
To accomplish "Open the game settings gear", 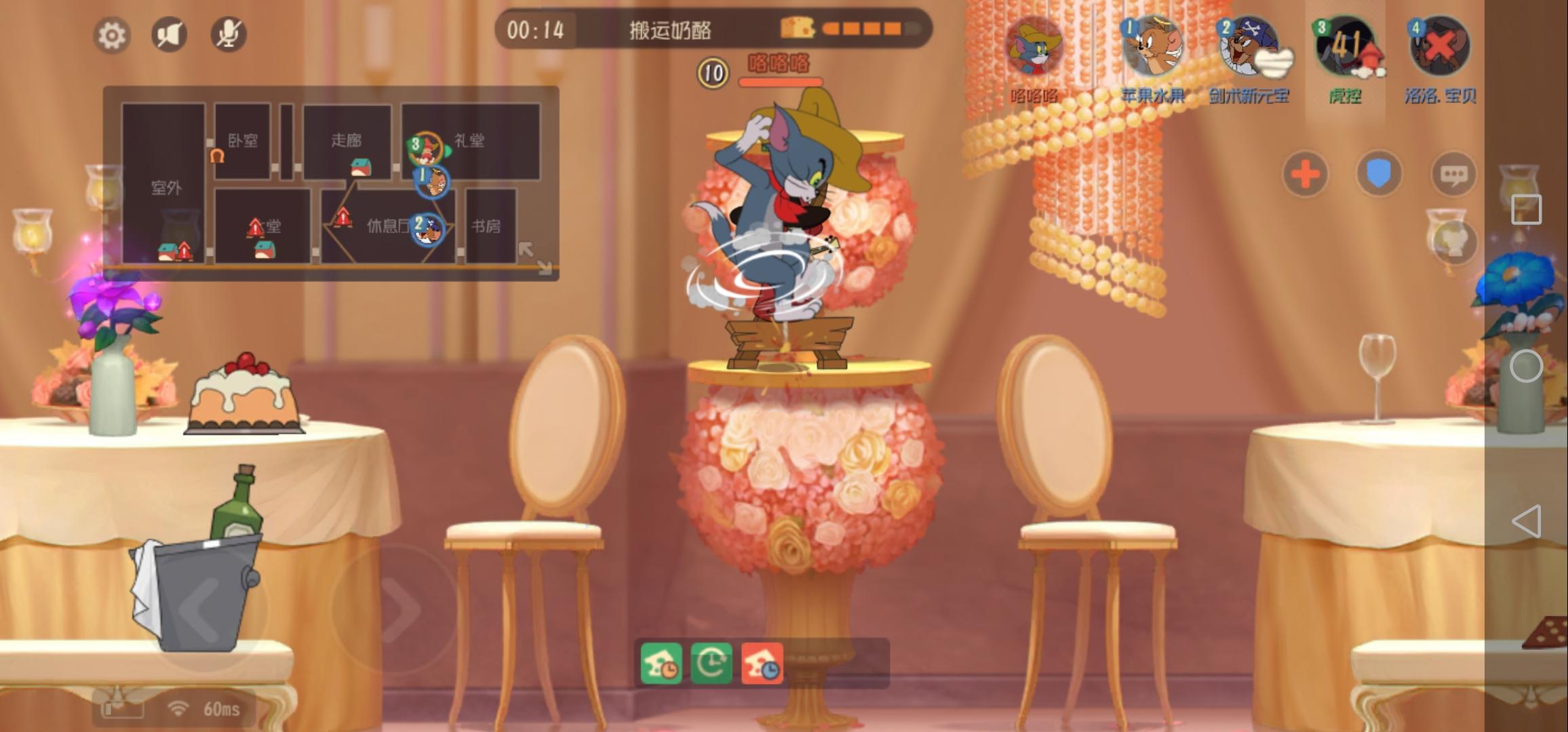I will point(111,35).
